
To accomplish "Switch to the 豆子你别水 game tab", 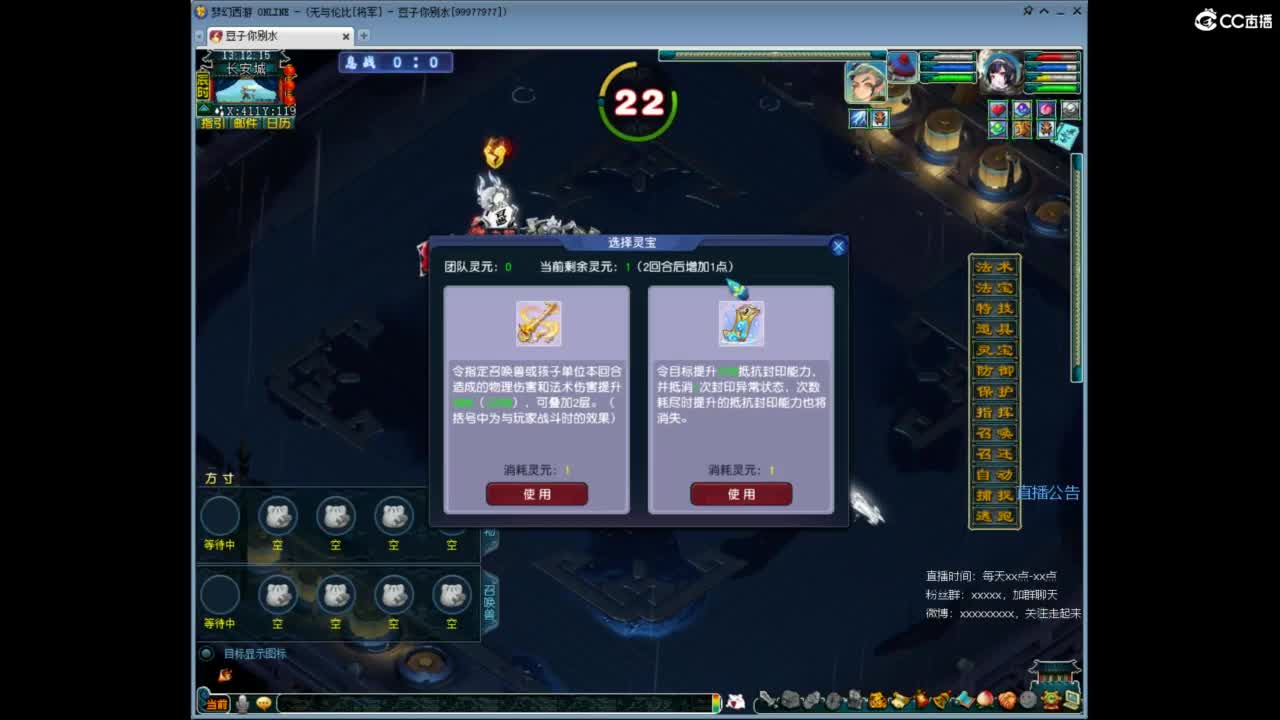I will point(272,35).
